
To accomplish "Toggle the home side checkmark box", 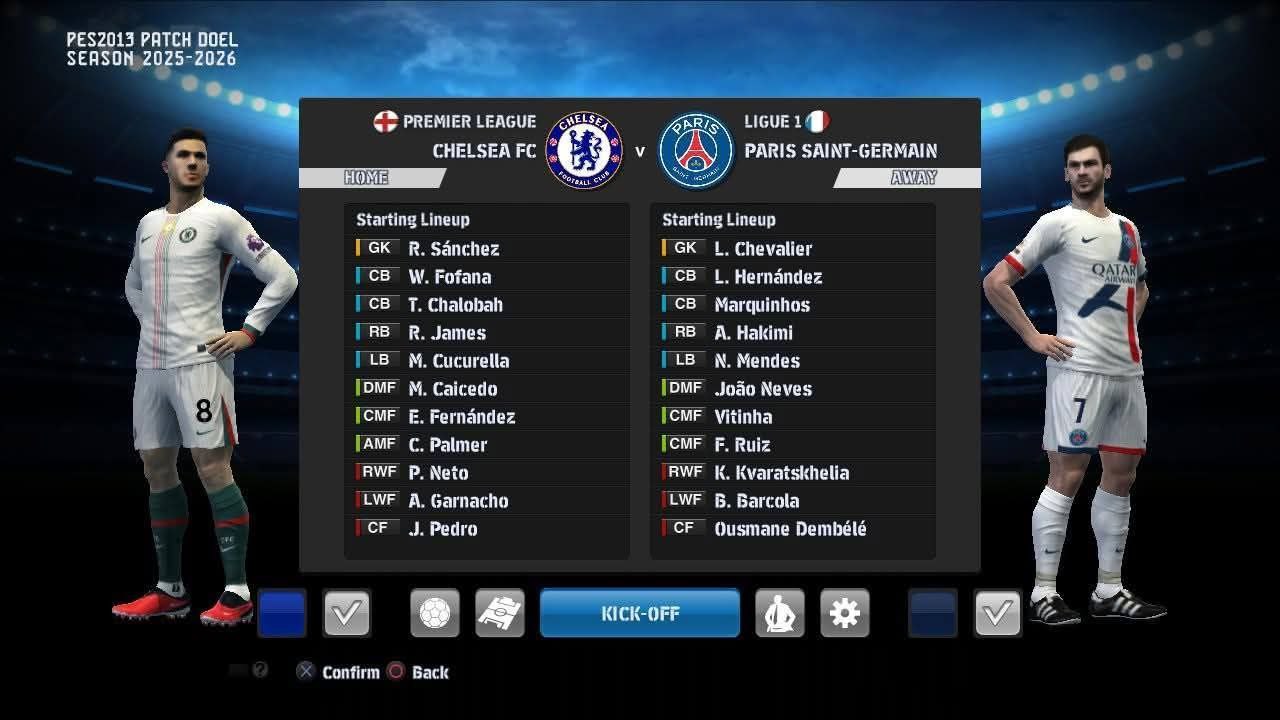I will coord(347,613).
